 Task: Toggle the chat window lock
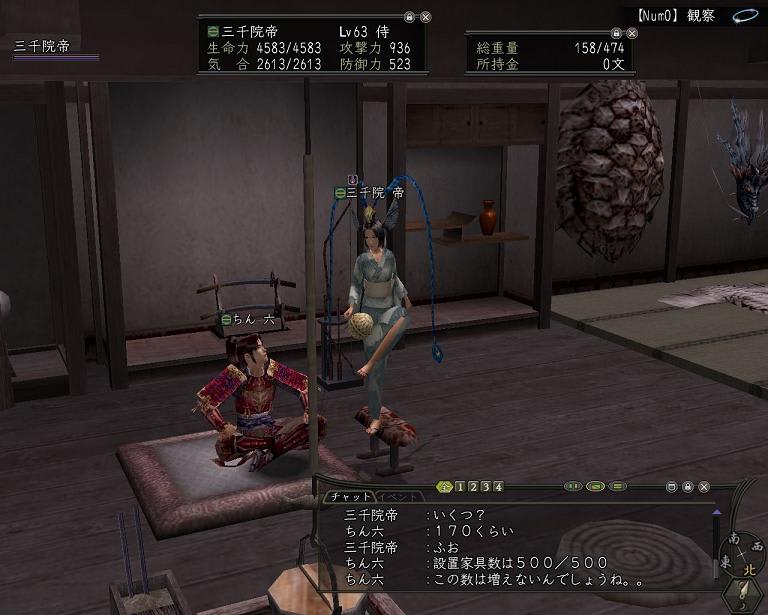(688, 487)
